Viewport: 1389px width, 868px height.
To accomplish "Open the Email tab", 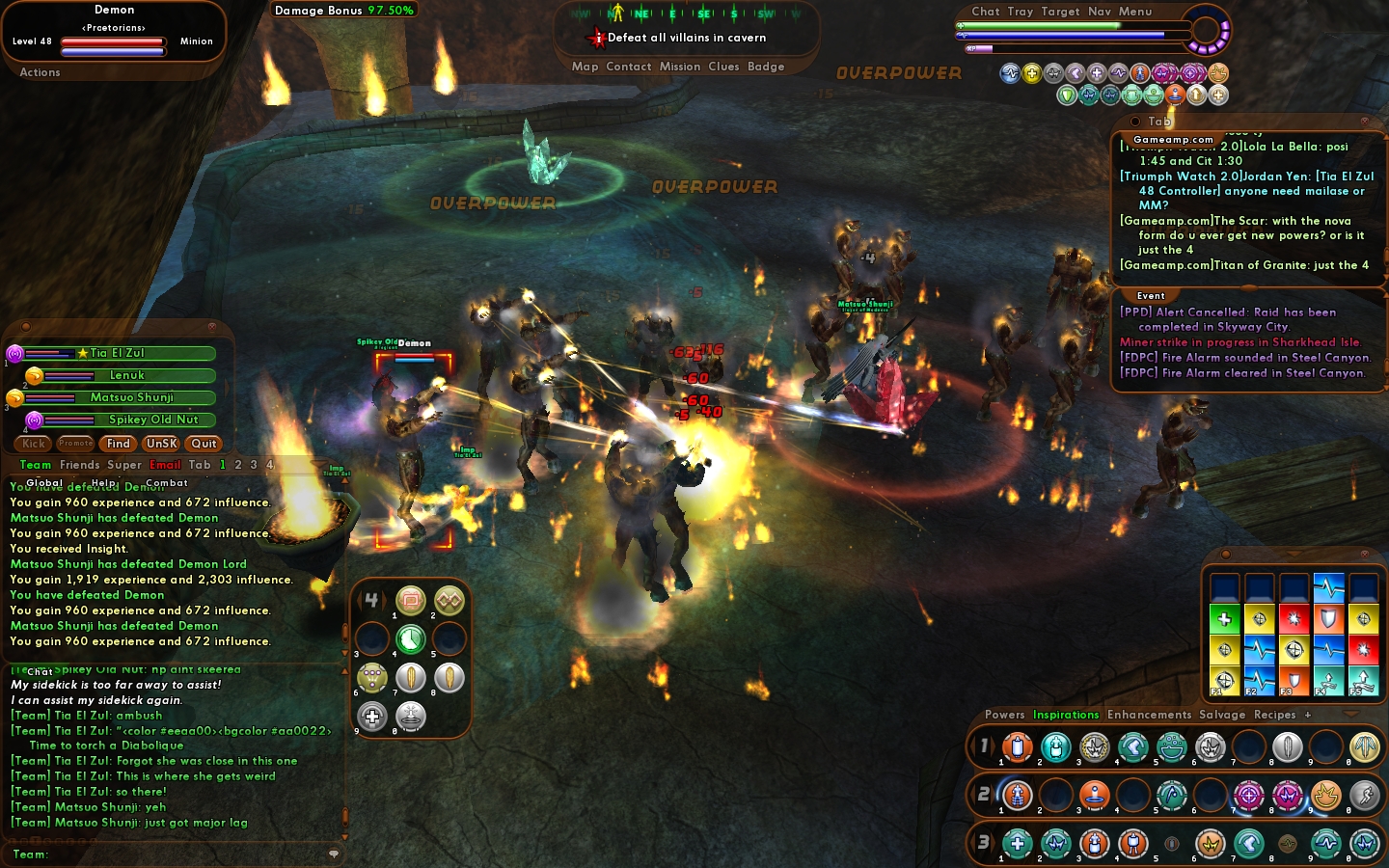I will [165, 465].
